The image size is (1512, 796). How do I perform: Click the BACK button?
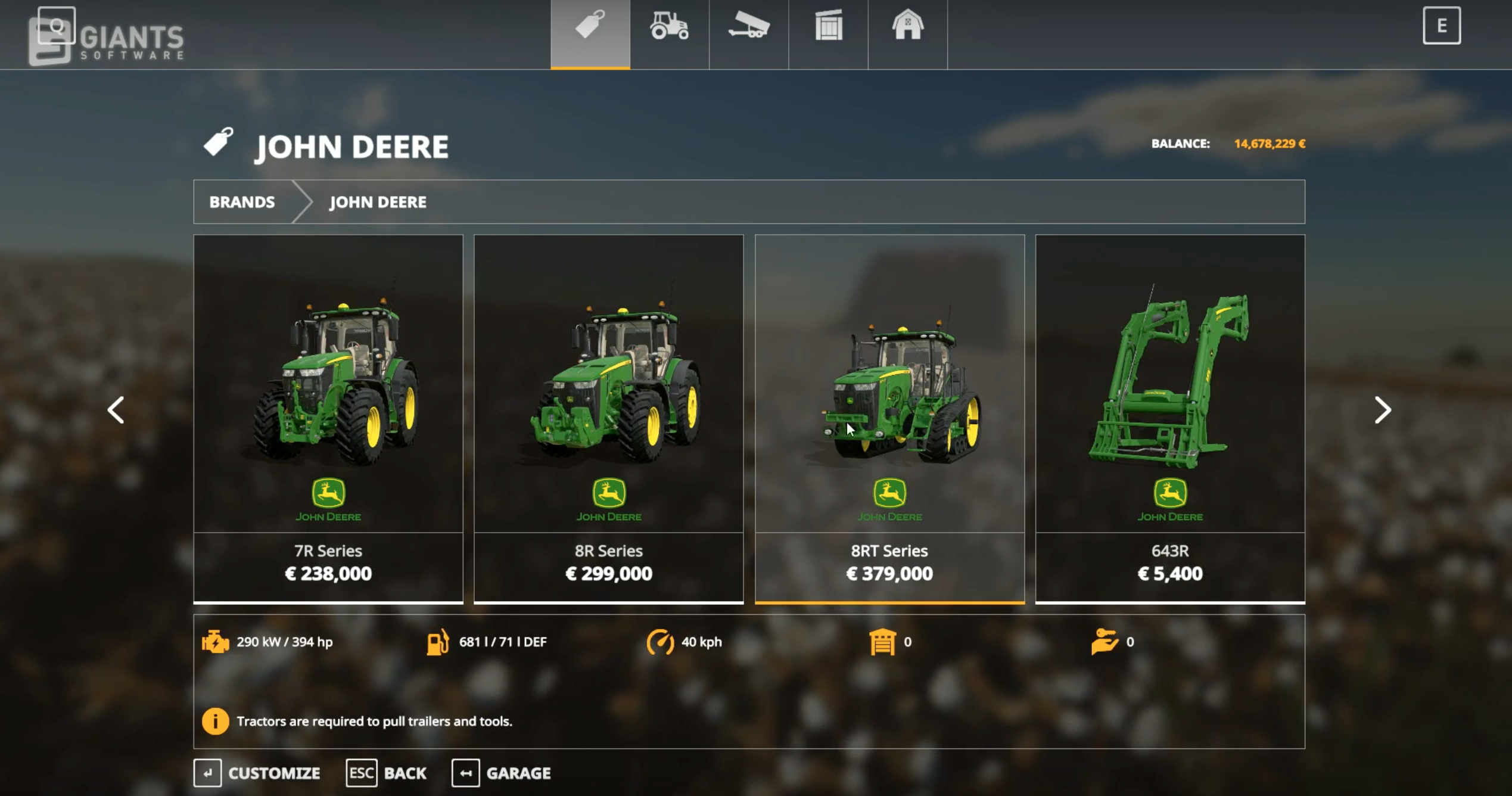tap(387, 773)
